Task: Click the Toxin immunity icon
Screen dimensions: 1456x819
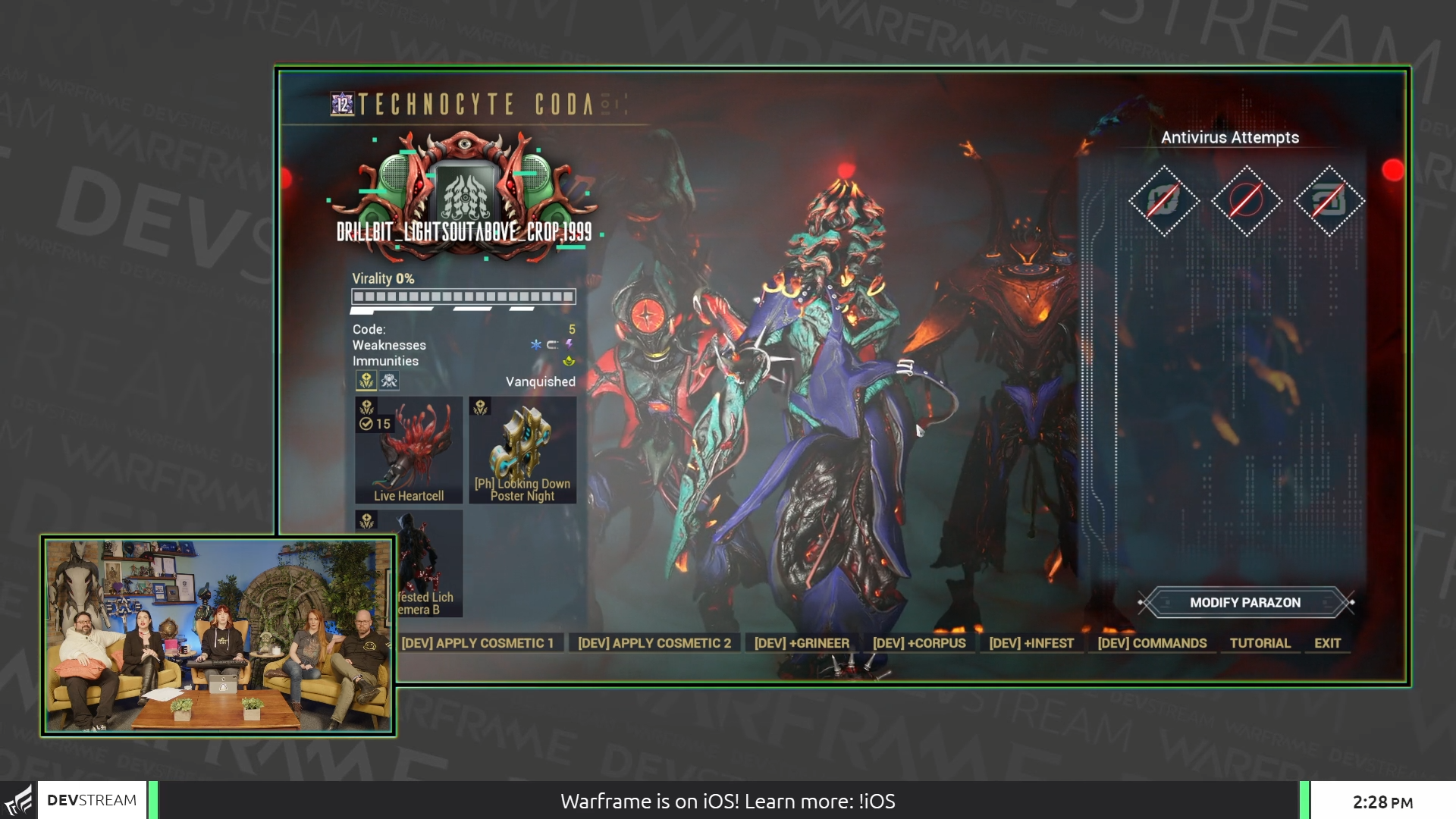Action: 569,362
